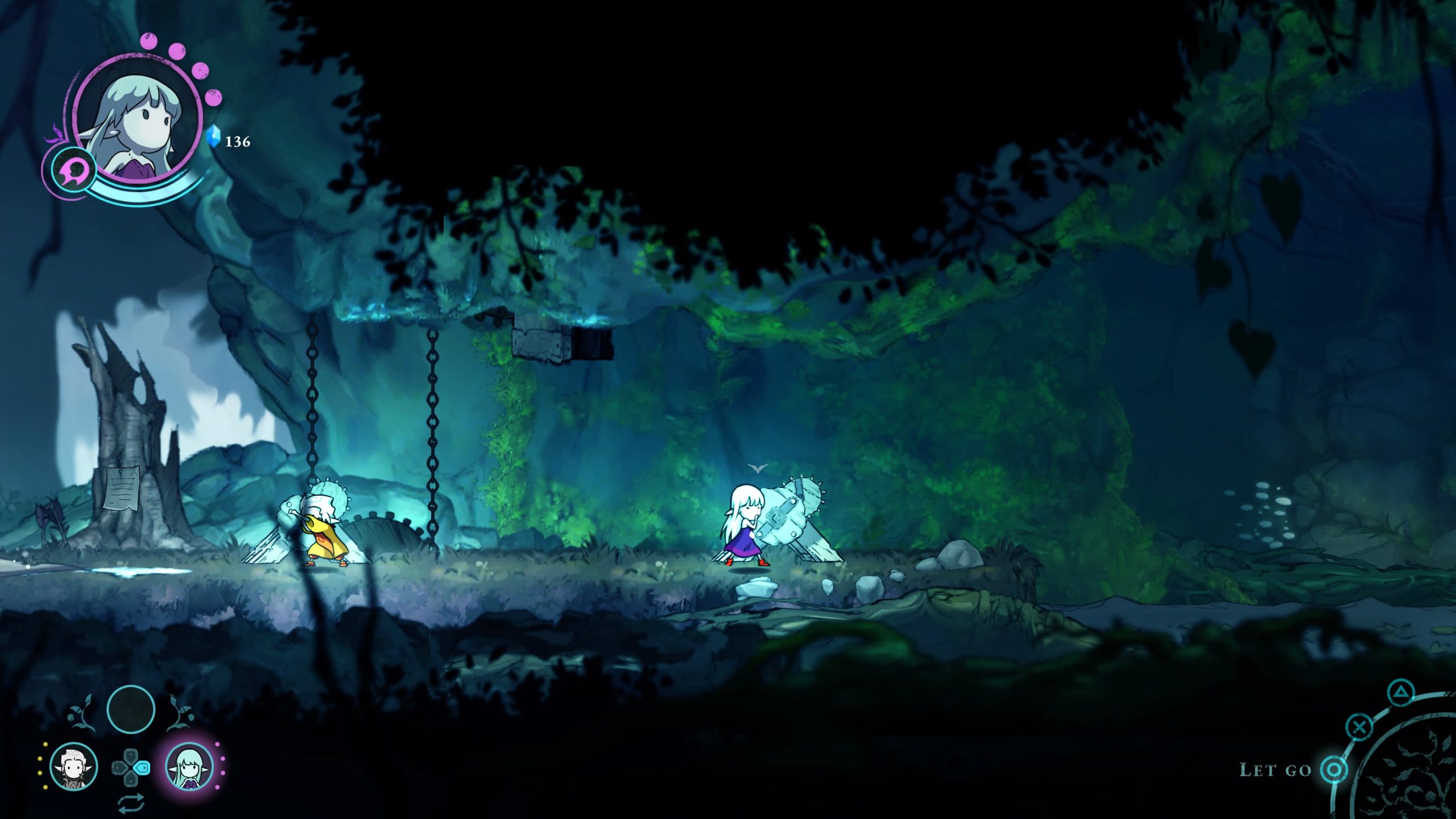Click the crystal count reading 136
This screenshot has width=1456, height=819.
pyautogui.click(x=238, y=142)
